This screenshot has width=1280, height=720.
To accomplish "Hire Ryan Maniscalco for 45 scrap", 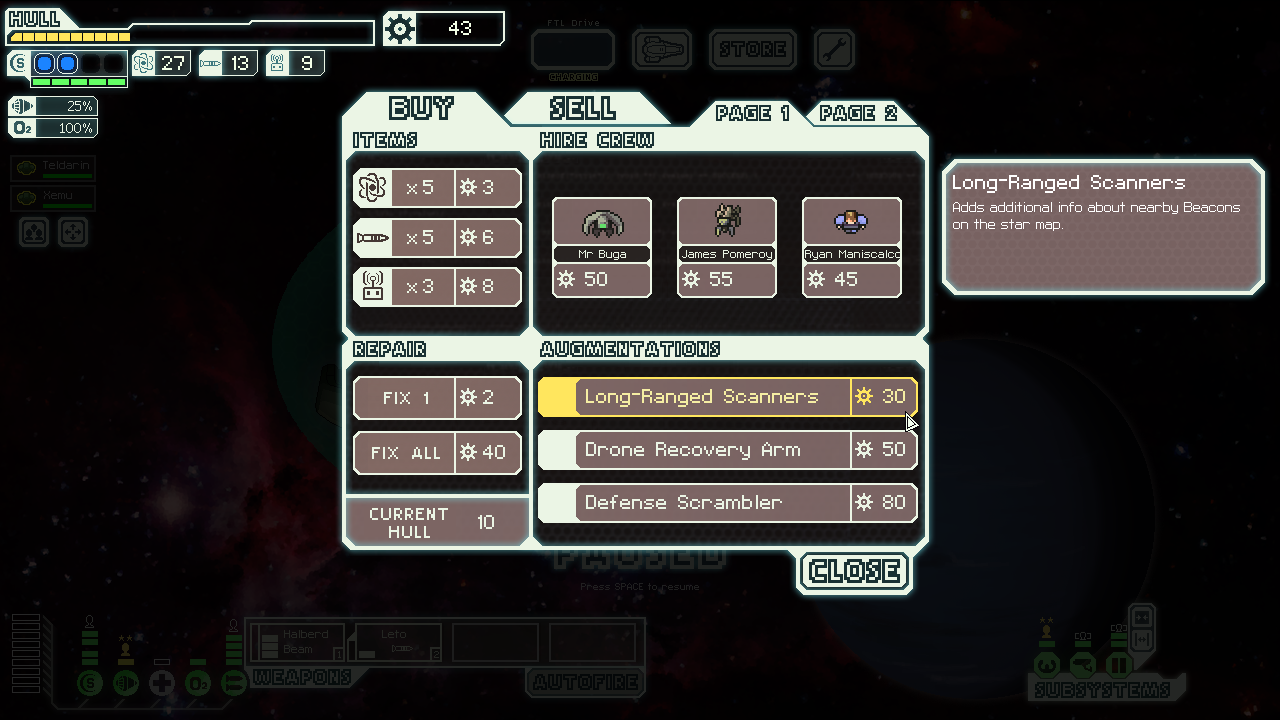I will click(852, 247).
